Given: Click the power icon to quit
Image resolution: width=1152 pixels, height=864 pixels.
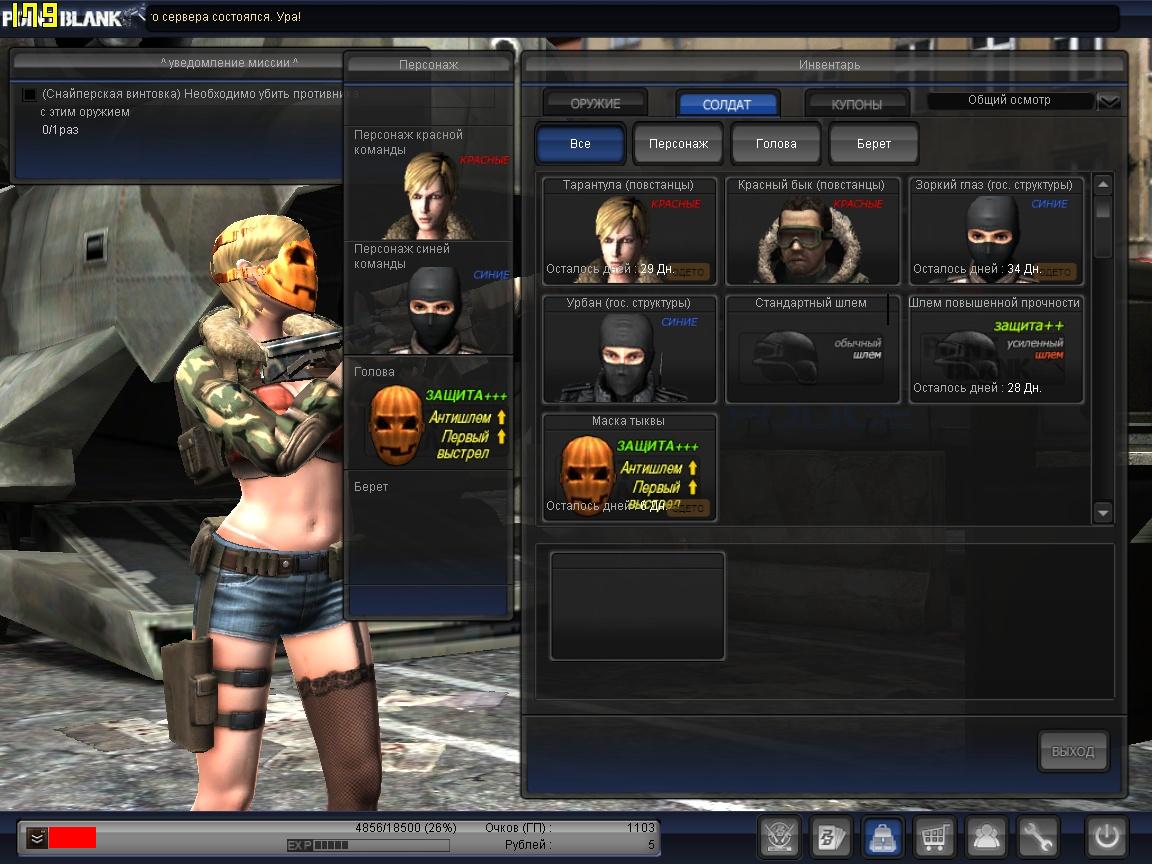Looking at the screenshot, I should tap(1107, 836).
